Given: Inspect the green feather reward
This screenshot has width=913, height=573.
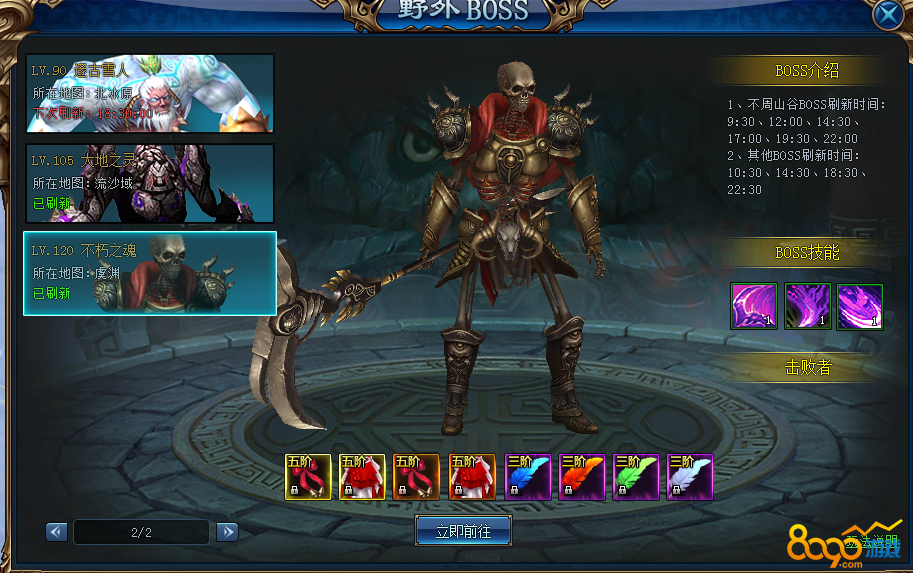Looking at the screenshot, I should pyautogui.click(x=636, y=477).
